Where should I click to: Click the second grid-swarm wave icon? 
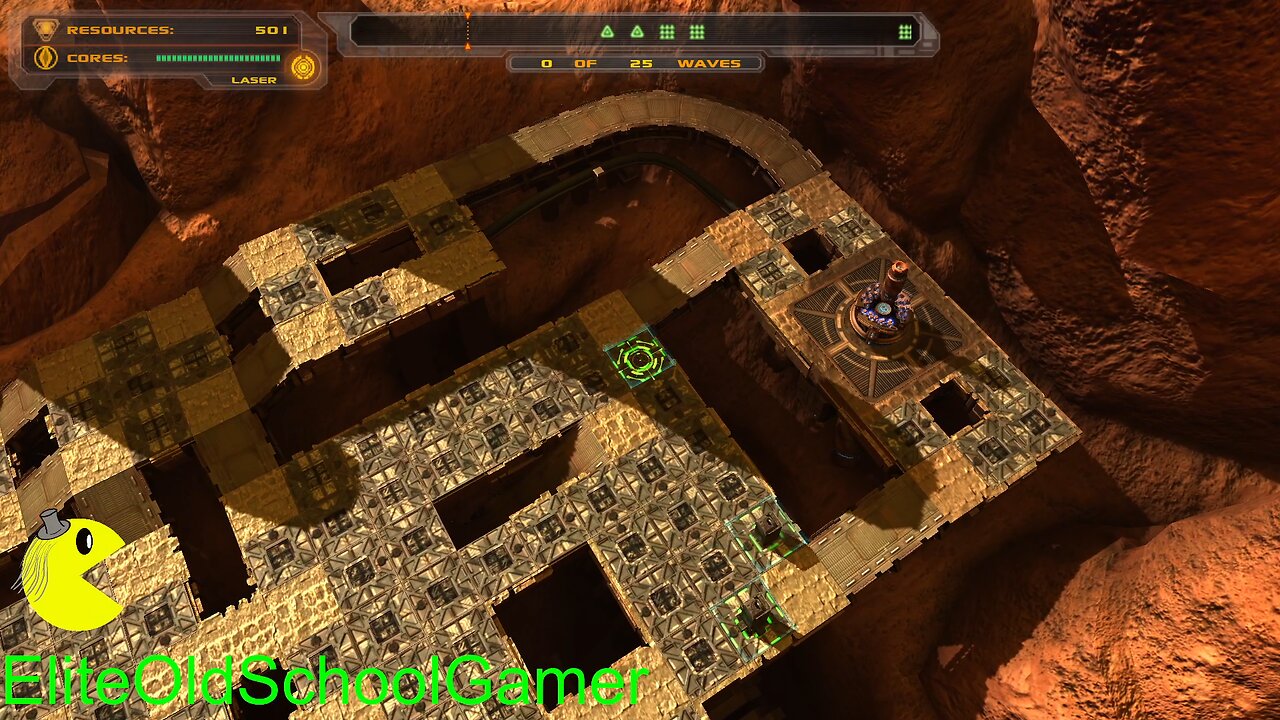pyautogui.click(x=695, y=30)
